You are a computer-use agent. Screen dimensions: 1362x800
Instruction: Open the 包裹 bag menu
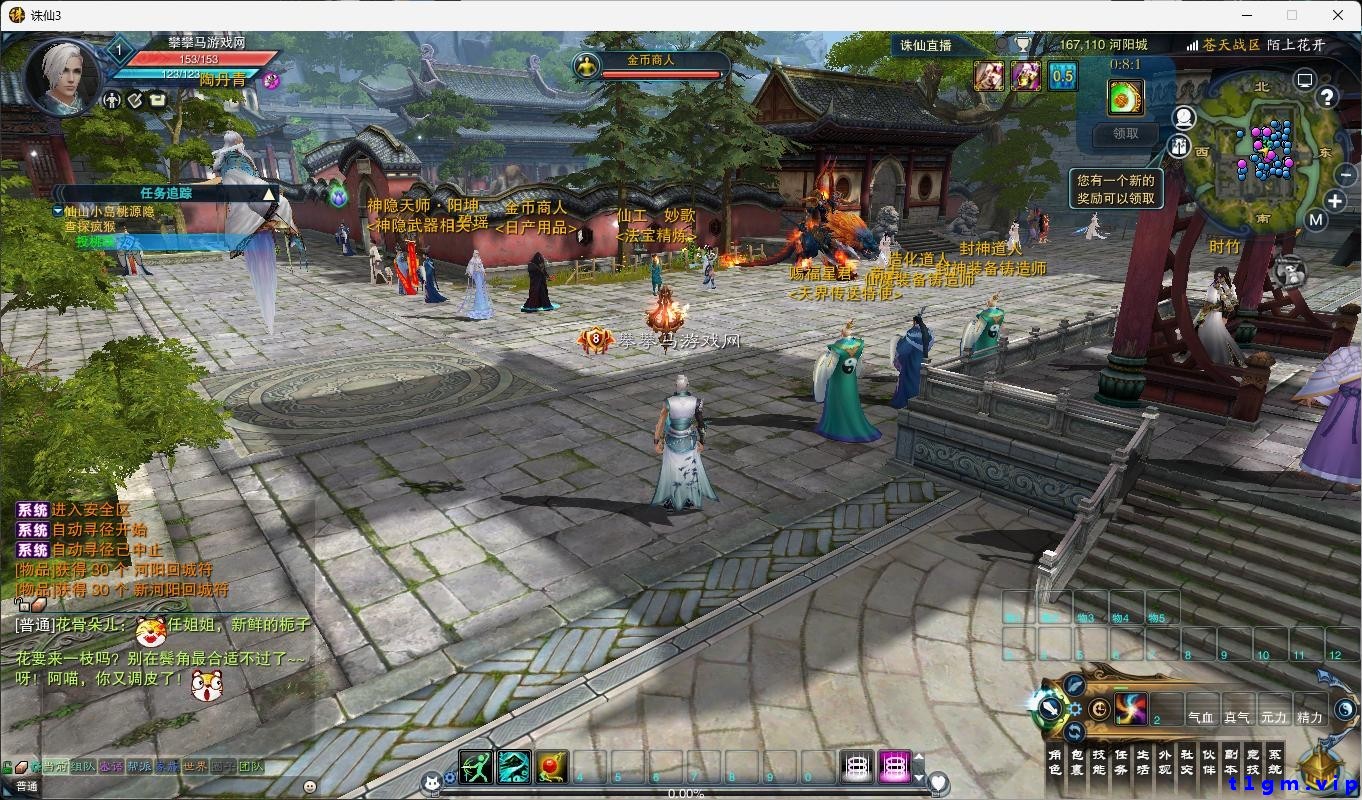pyautogui.click(x=1077, y=762)
